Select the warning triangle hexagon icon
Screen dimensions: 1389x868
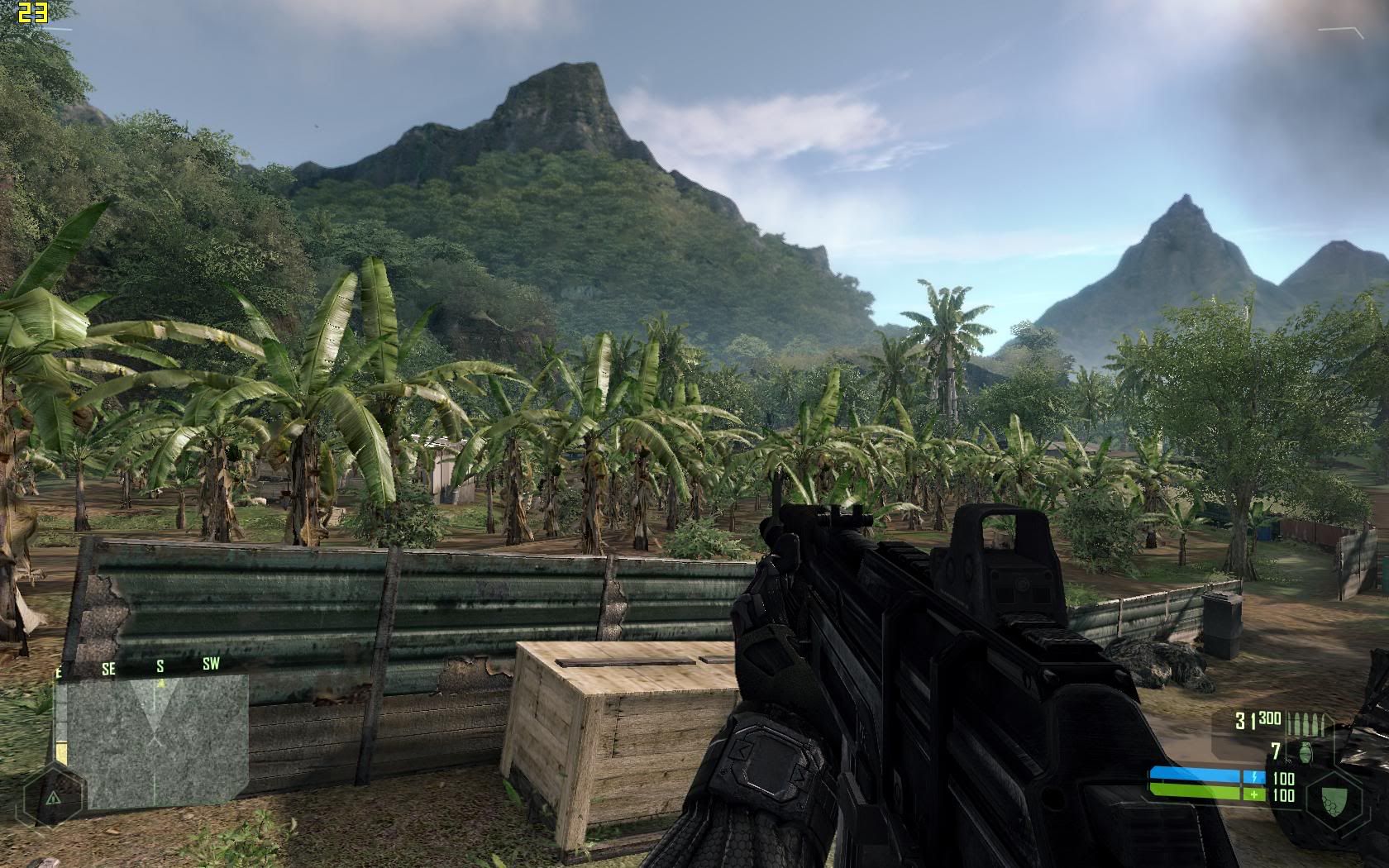pos(52,799)
